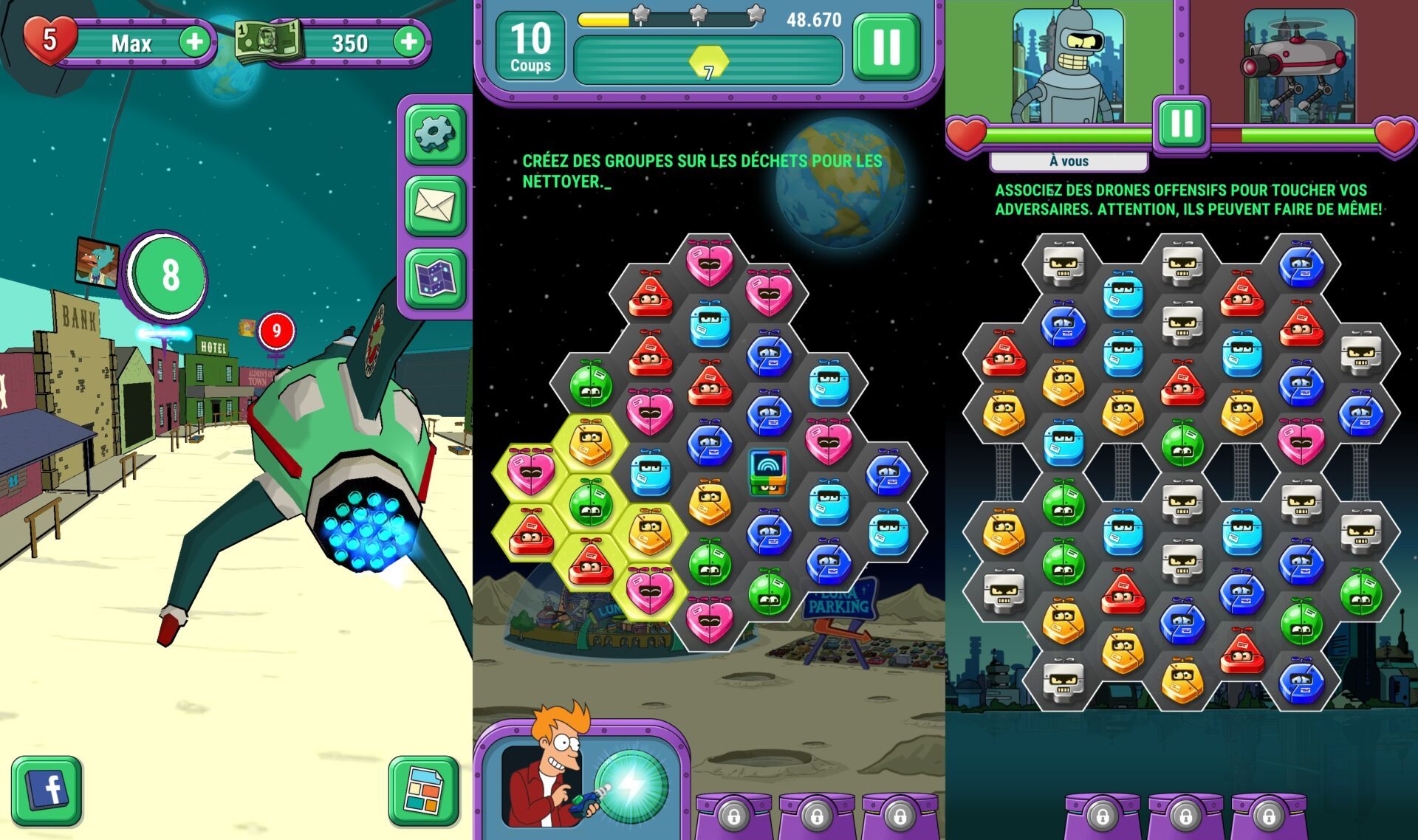Viewport: 1418px width, 840px height.
Task: Open the gear settings menu
Action: 435,134
